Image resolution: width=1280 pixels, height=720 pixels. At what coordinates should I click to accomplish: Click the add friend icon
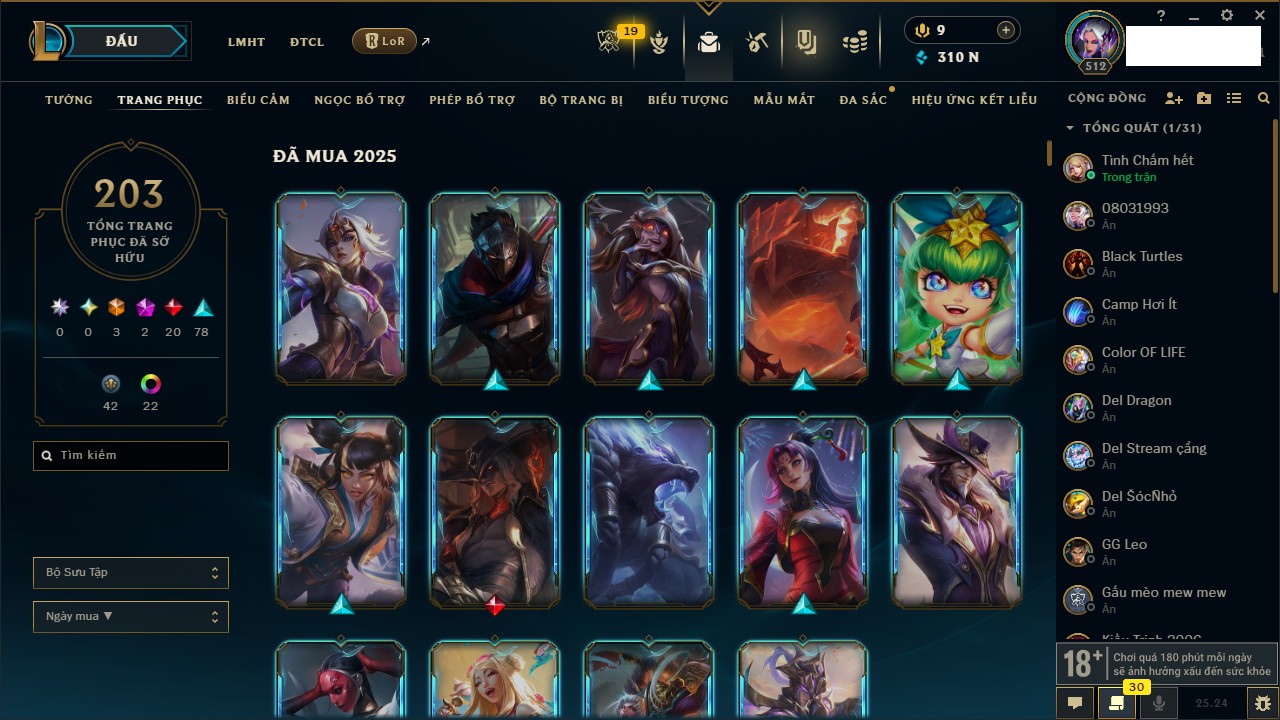coord(1174,99)
